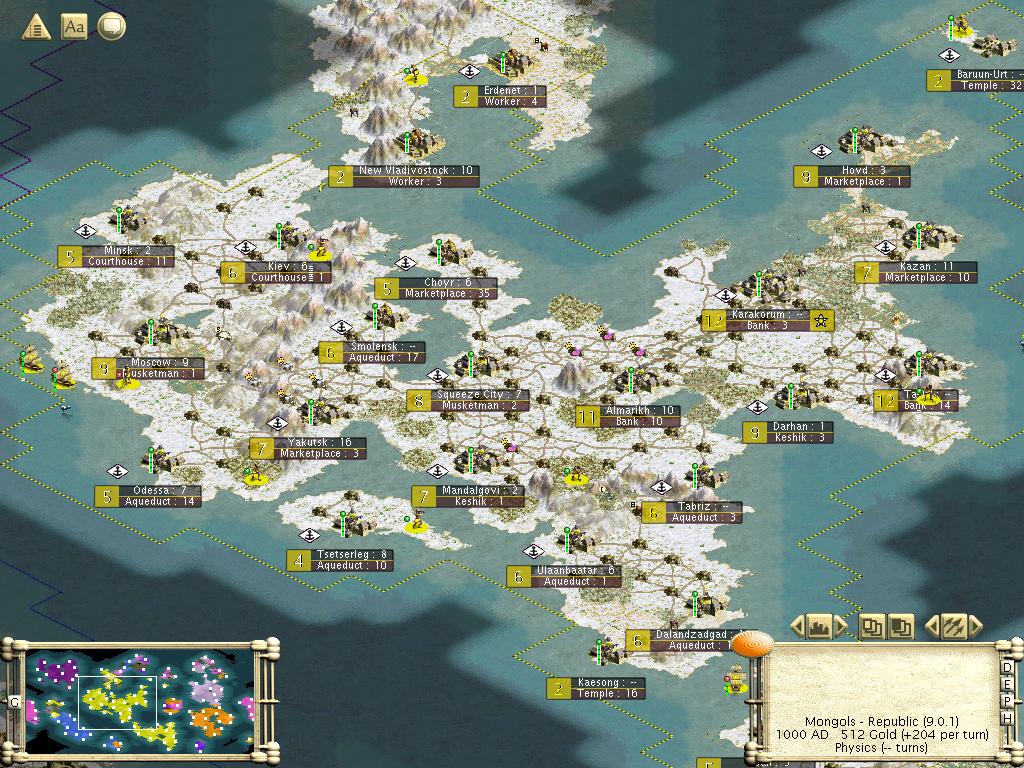Go to next city using right arrow

click(x=841, y=627)
